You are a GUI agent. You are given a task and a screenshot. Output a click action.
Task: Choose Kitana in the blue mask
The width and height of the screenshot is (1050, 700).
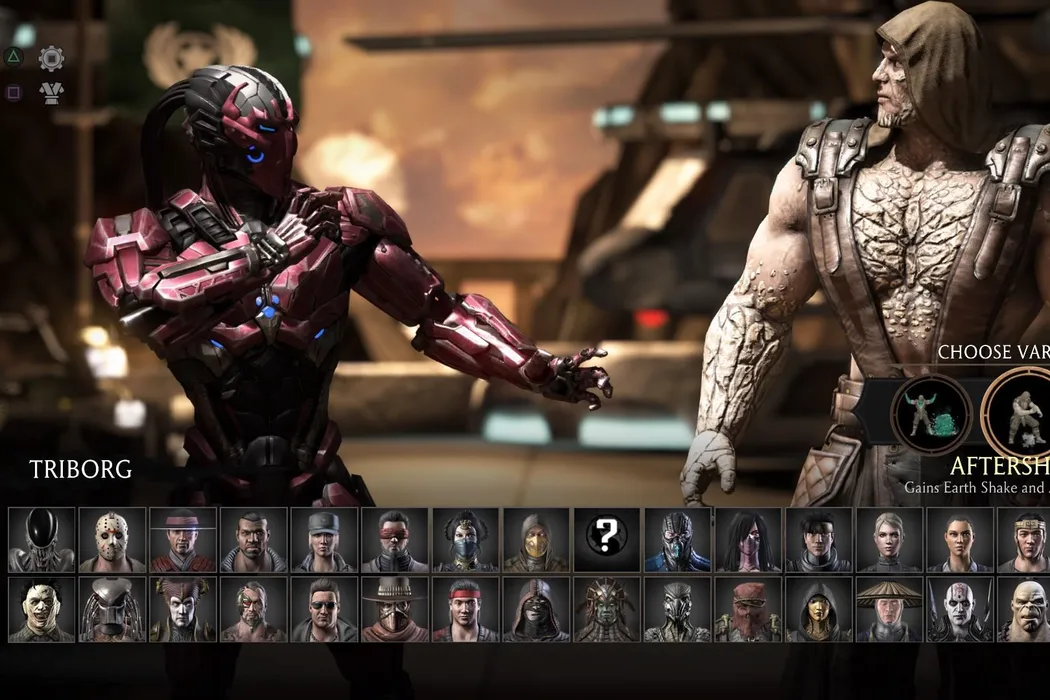click(x=466, y=540)
